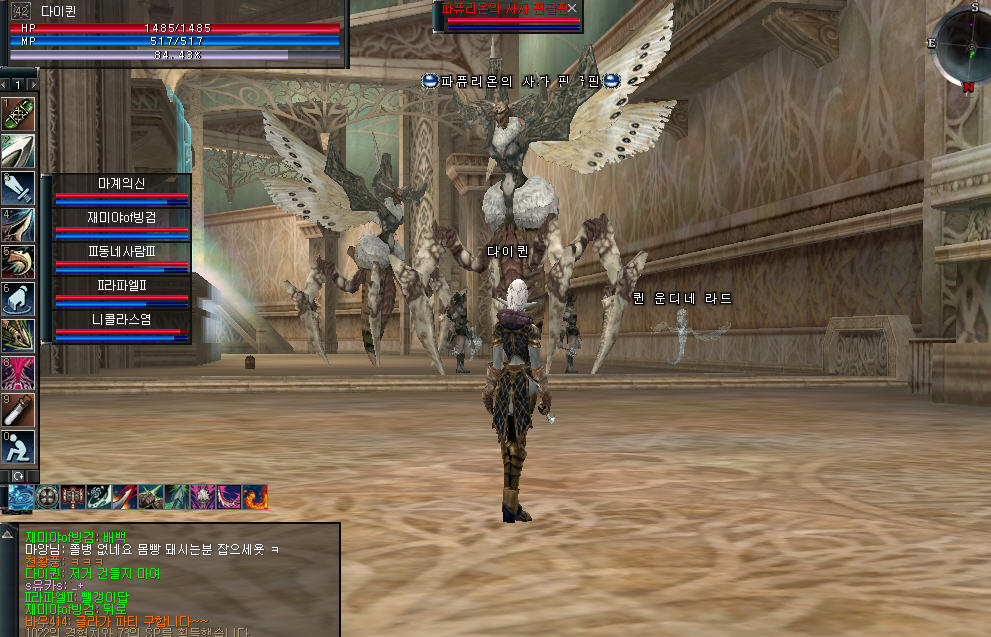Click the blue swirl buff icon
This screenshot has width=991, height=637.
tap(22, 496)
